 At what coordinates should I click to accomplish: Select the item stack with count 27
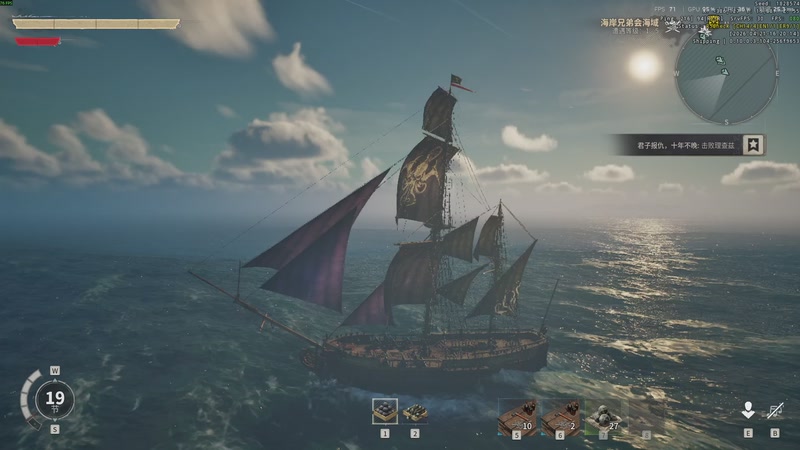pyautogui.click(x=603, y=416)
